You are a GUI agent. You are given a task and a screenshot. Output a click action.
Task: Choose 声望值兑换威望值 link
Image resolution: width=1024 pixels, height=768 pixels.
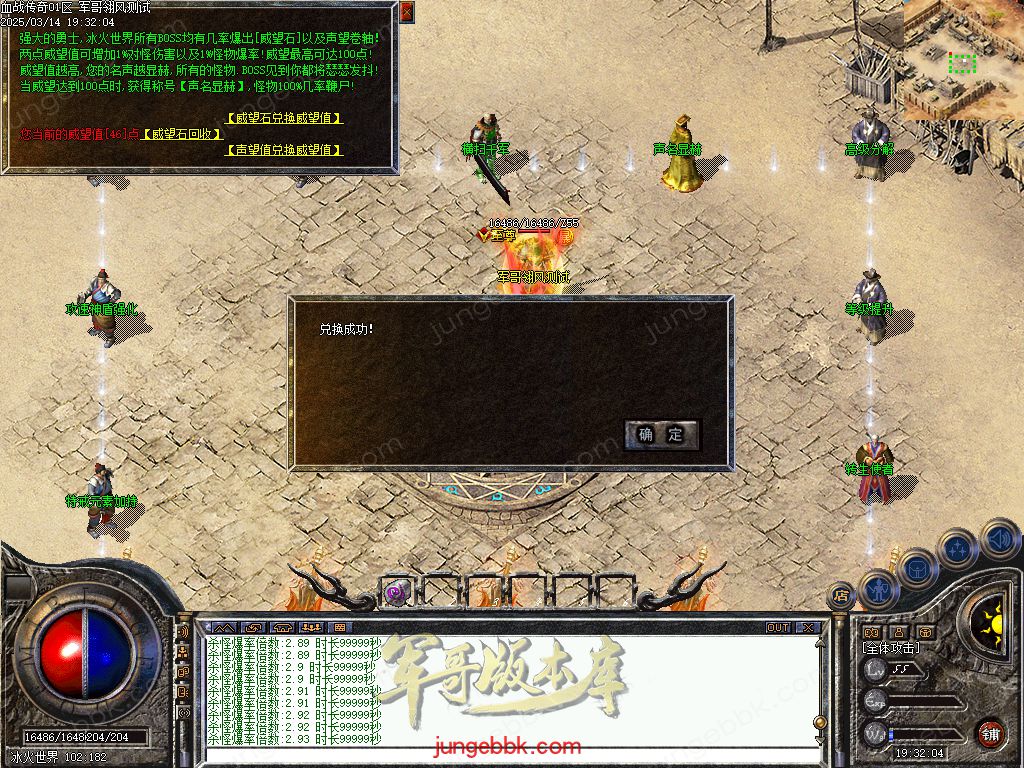pos(285,150)
